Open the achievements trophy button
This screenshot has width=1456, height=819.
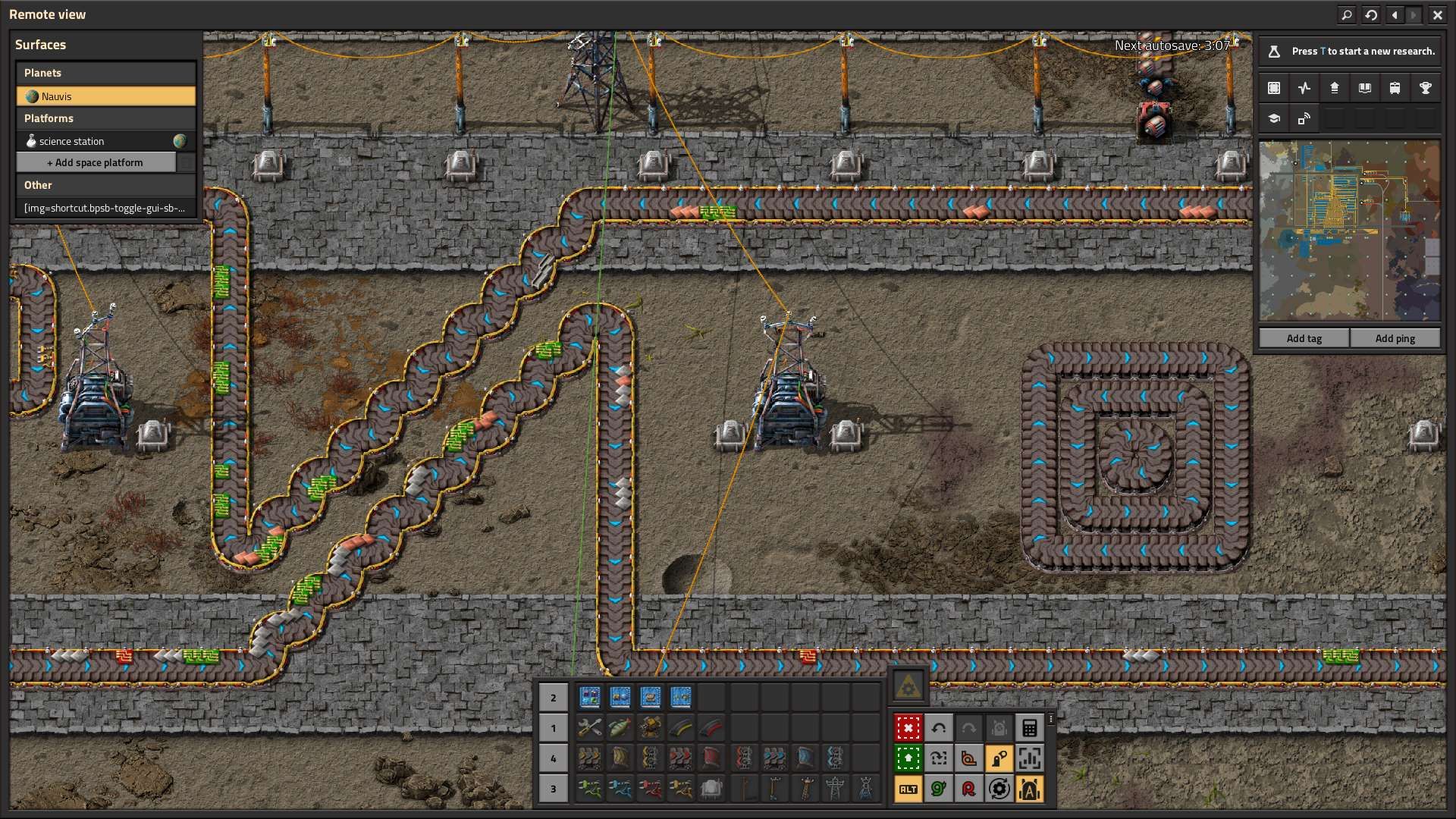point(1425,88)
